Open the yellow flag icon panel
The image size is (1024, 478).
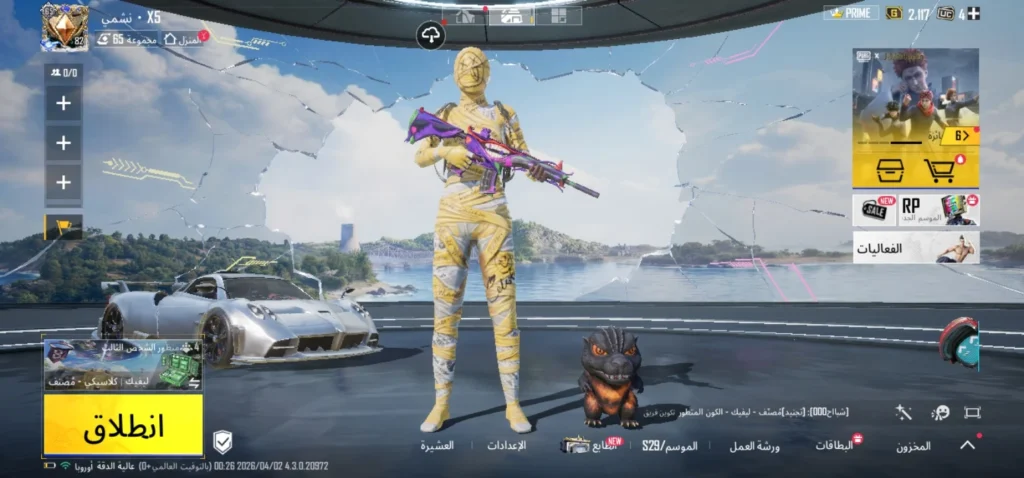[x=63, y=227]
